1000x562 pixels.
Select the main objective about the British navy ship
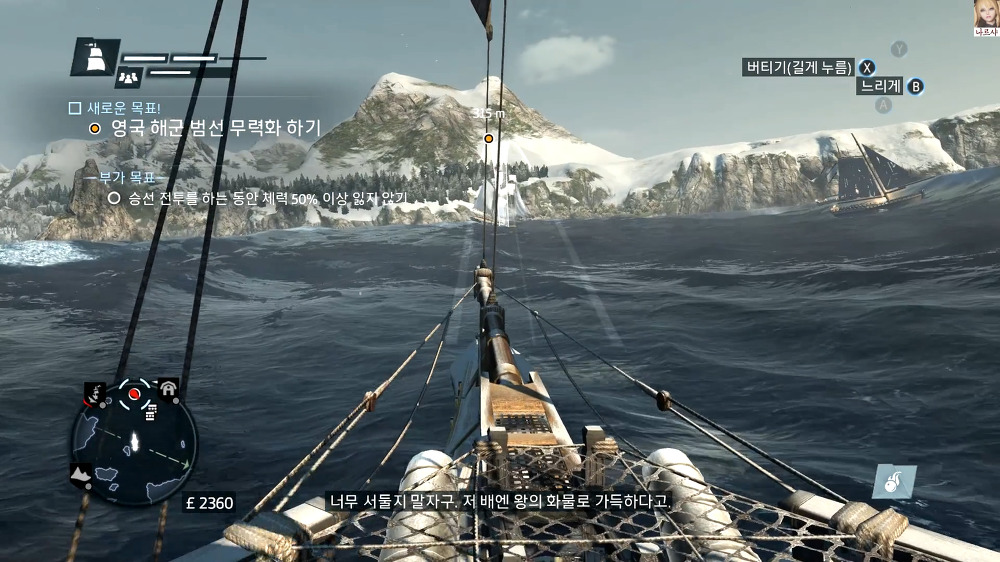pyautogui.click(x=215, y=128)
